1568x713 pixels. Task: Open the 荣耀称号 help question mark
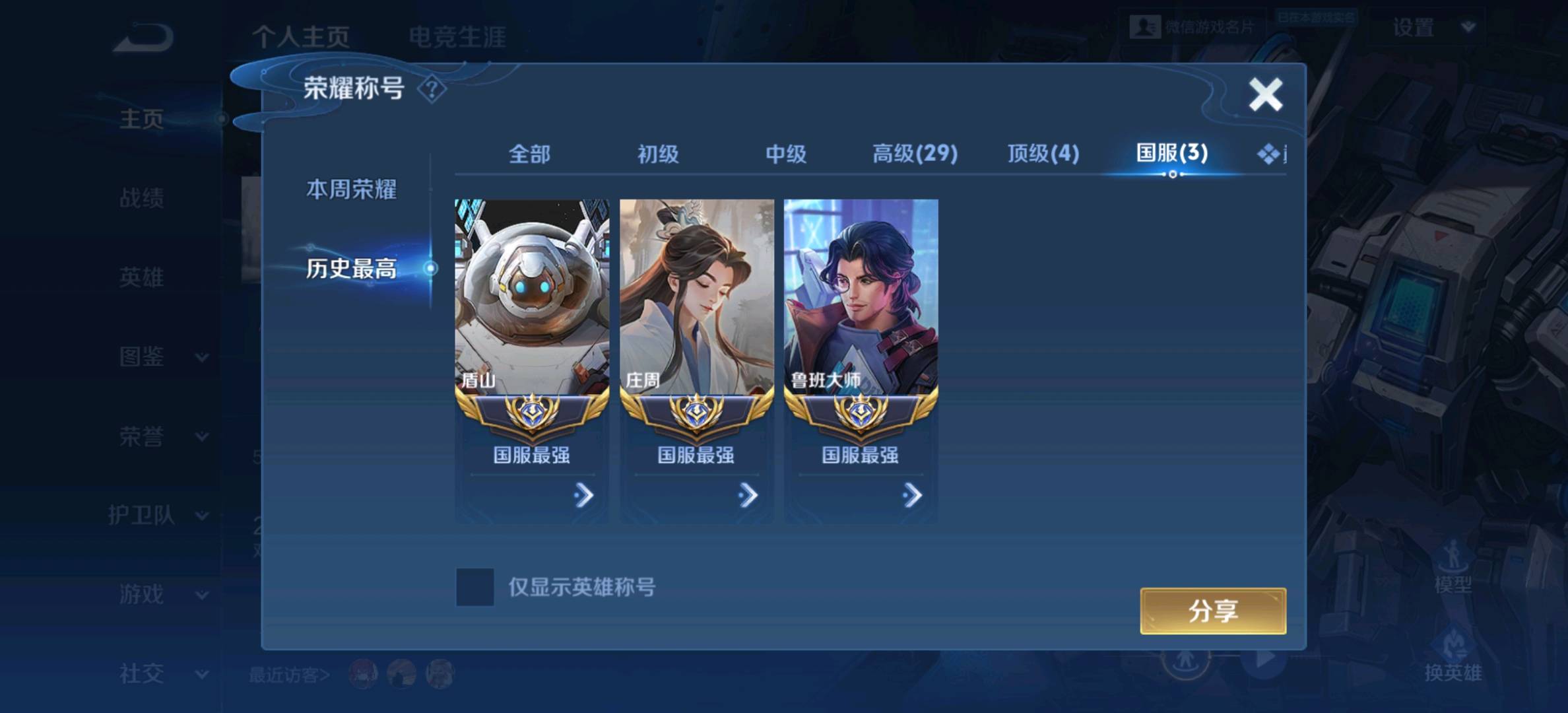point(431,89)
